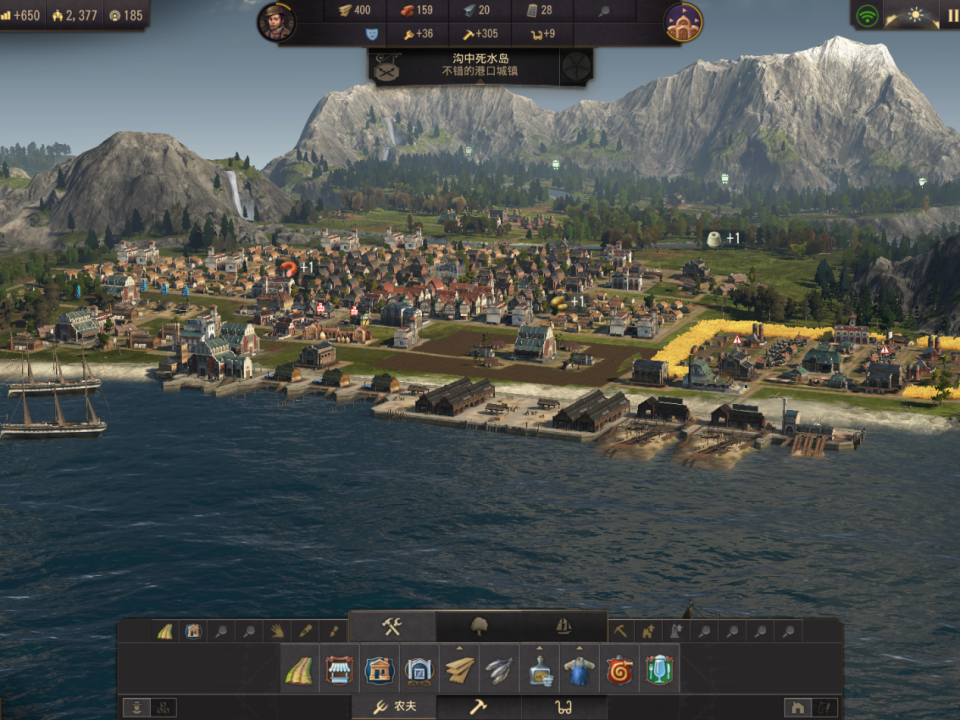Select the warehouse building

pyautogui.click(x=419, y=669)
